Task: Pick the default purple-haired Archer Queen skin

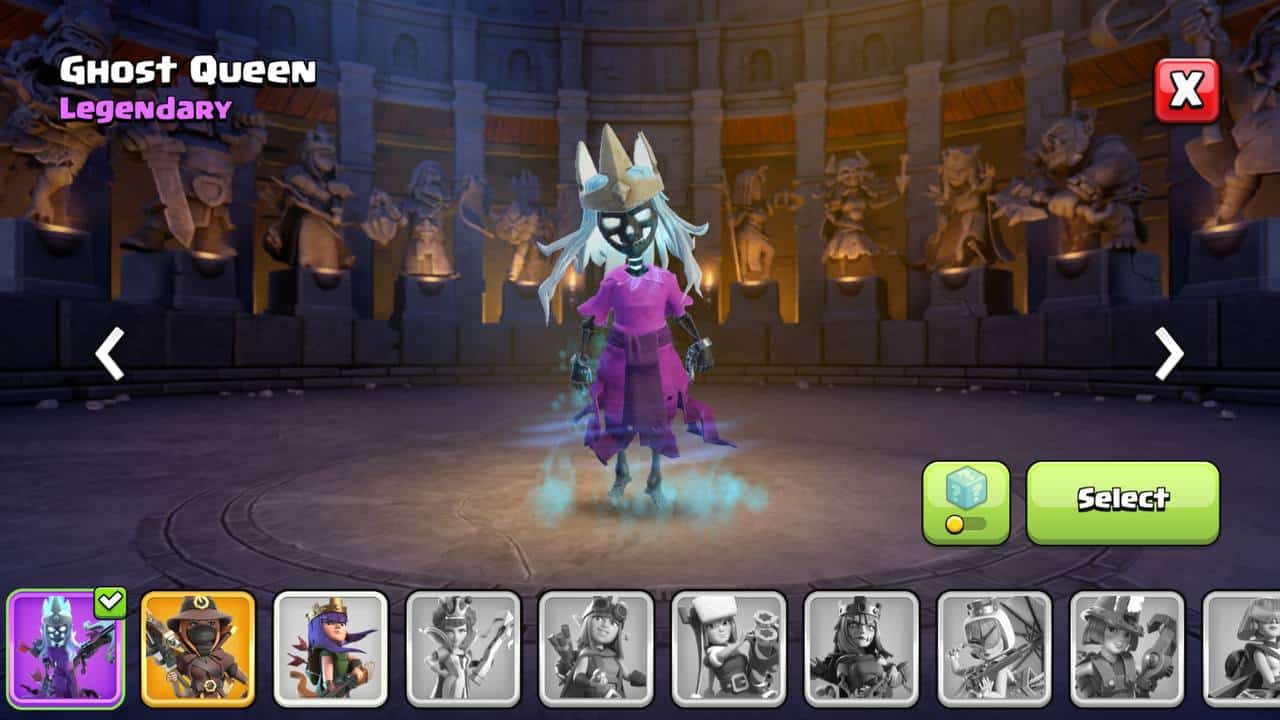Action: (331, 648)
